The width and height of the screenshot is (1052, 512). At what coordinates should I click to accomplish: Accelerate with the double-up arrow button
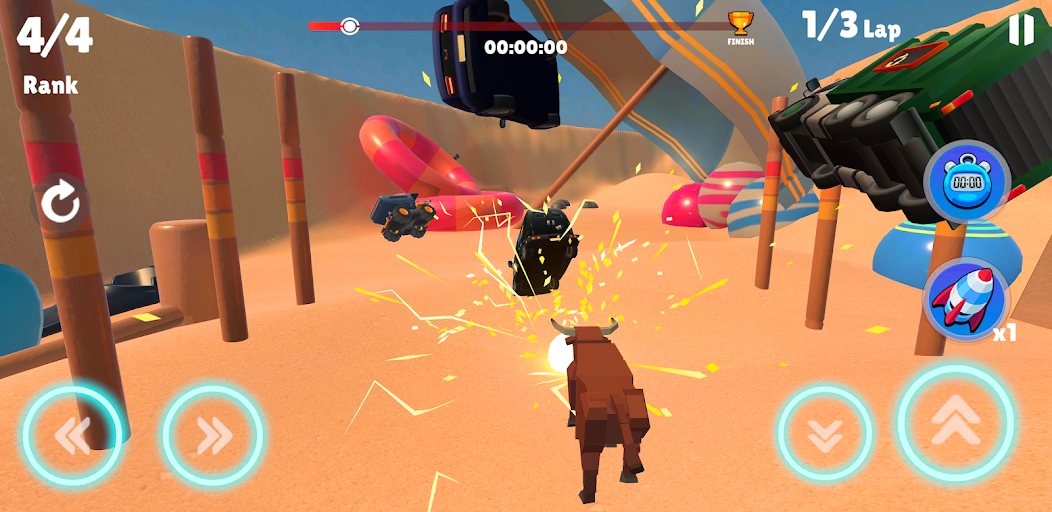coord(955,423)
